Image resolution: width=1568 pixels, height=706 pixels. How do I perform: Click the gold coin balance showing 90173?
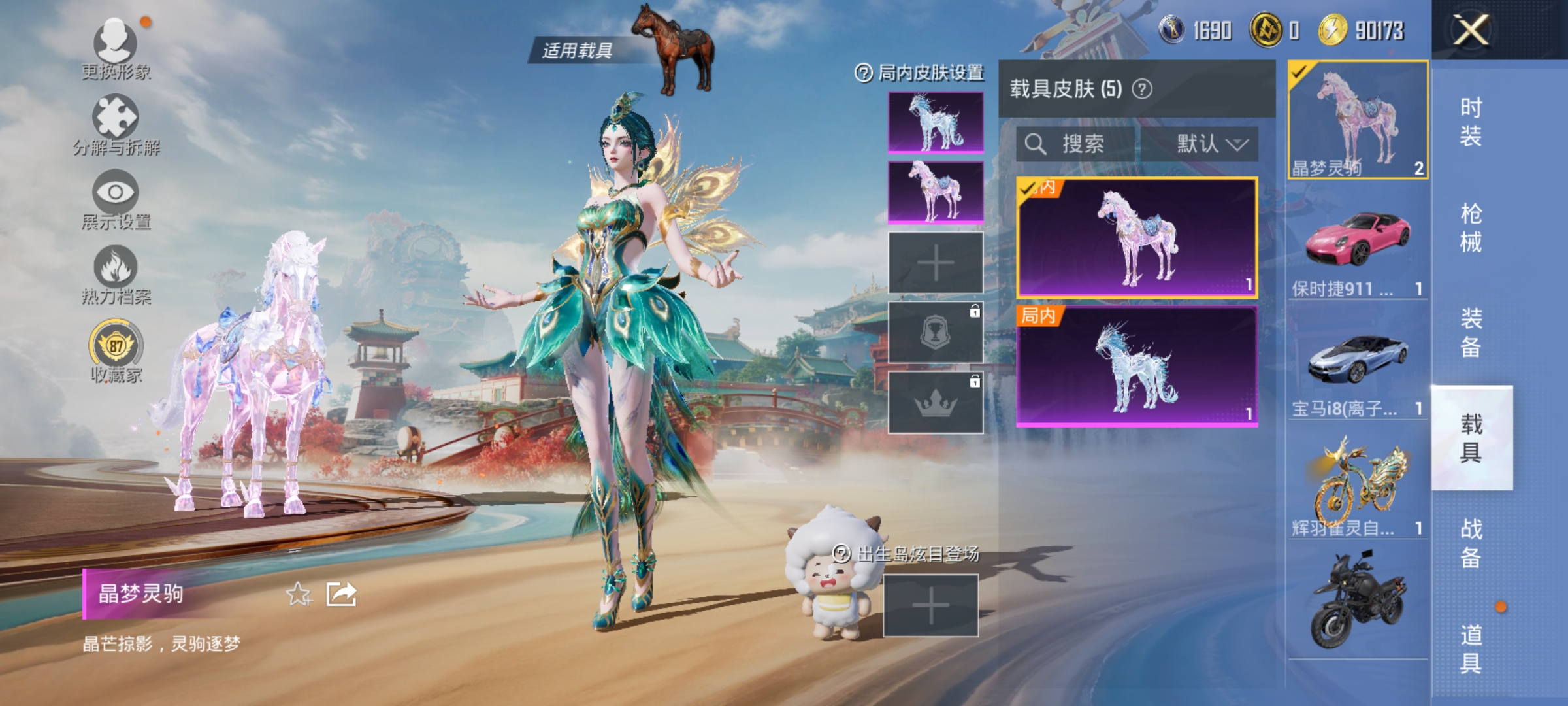point(1333,29)
